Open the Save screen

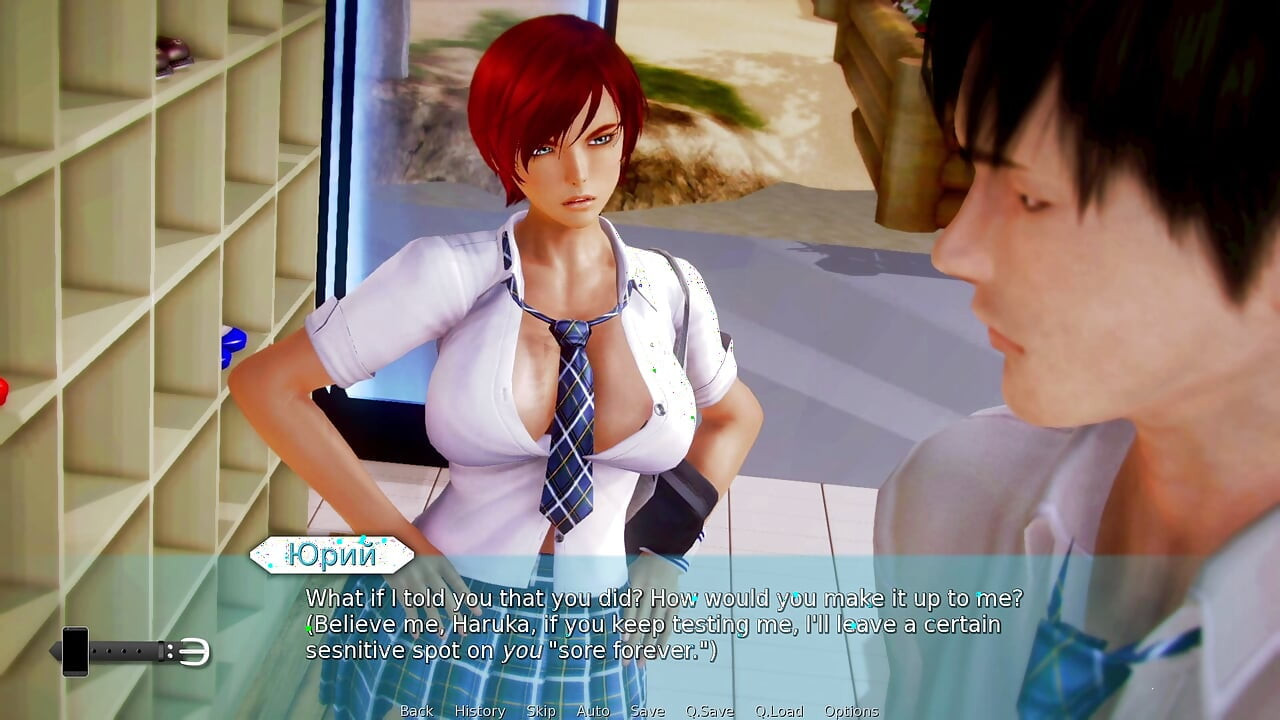648,712
